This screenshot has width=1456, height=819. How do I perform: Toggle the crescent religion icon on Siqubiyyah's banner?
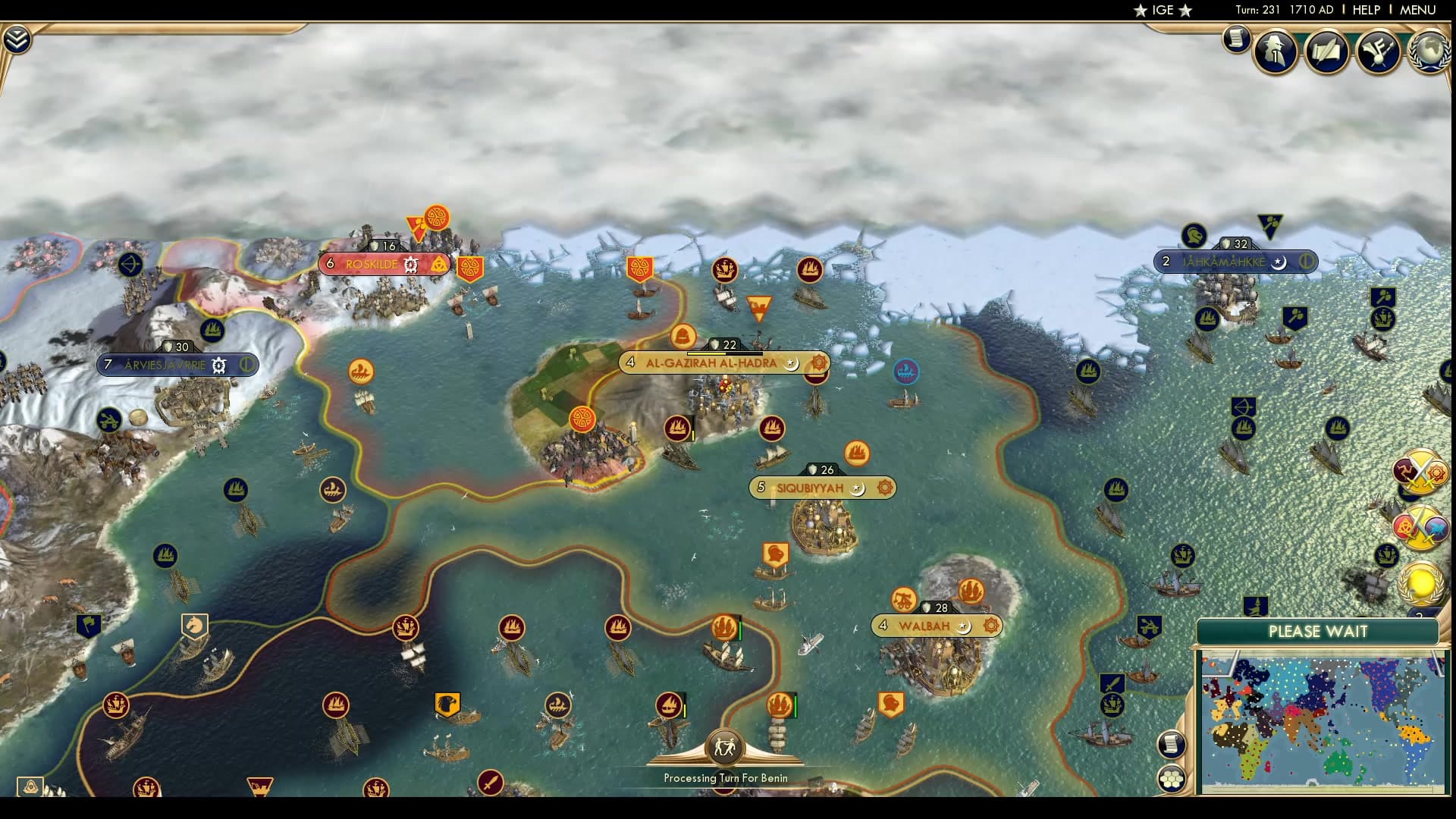tap(856, 488)
